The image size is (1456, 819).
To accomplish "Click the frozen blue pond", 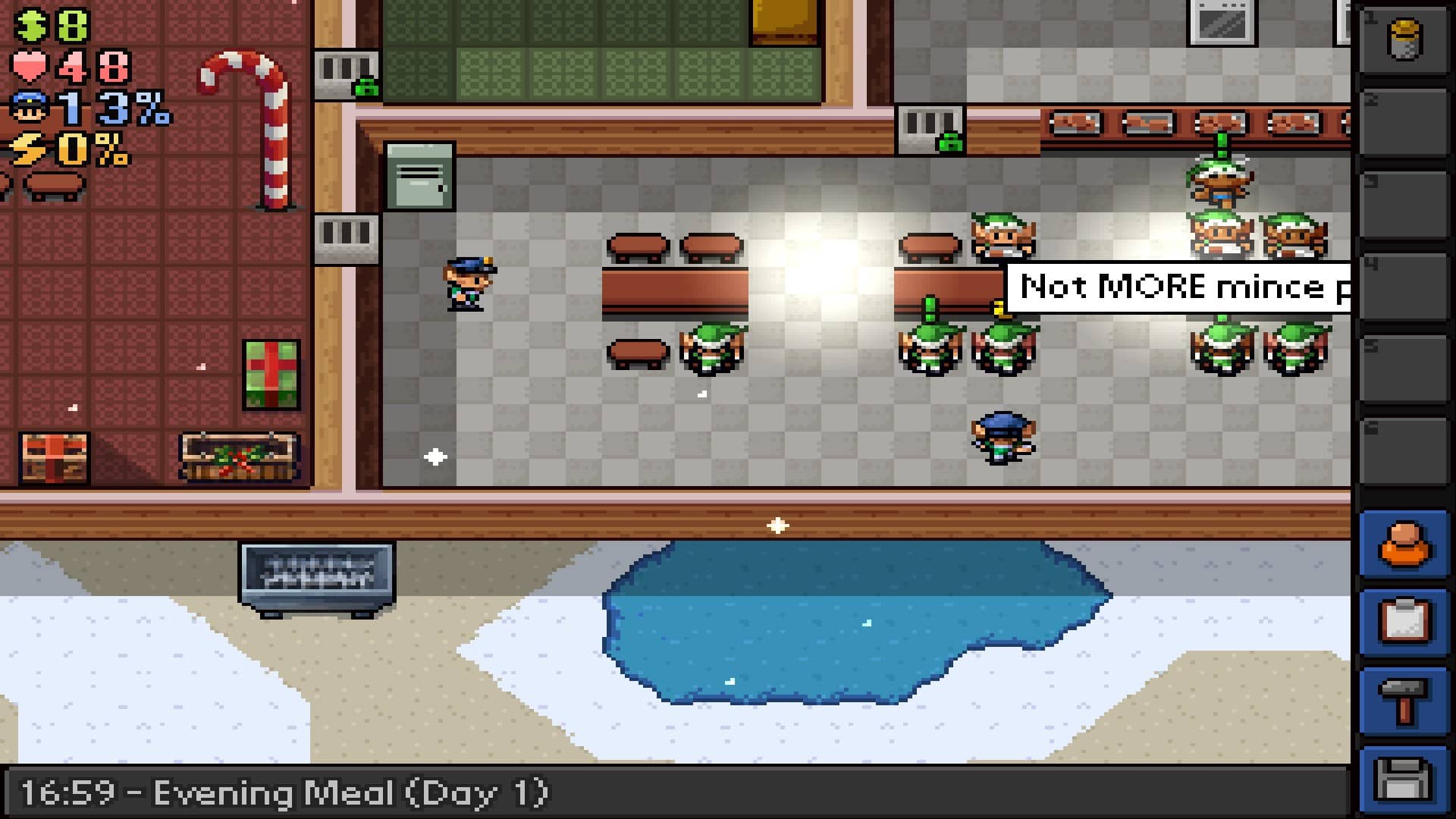I will (x=849, y=622).
